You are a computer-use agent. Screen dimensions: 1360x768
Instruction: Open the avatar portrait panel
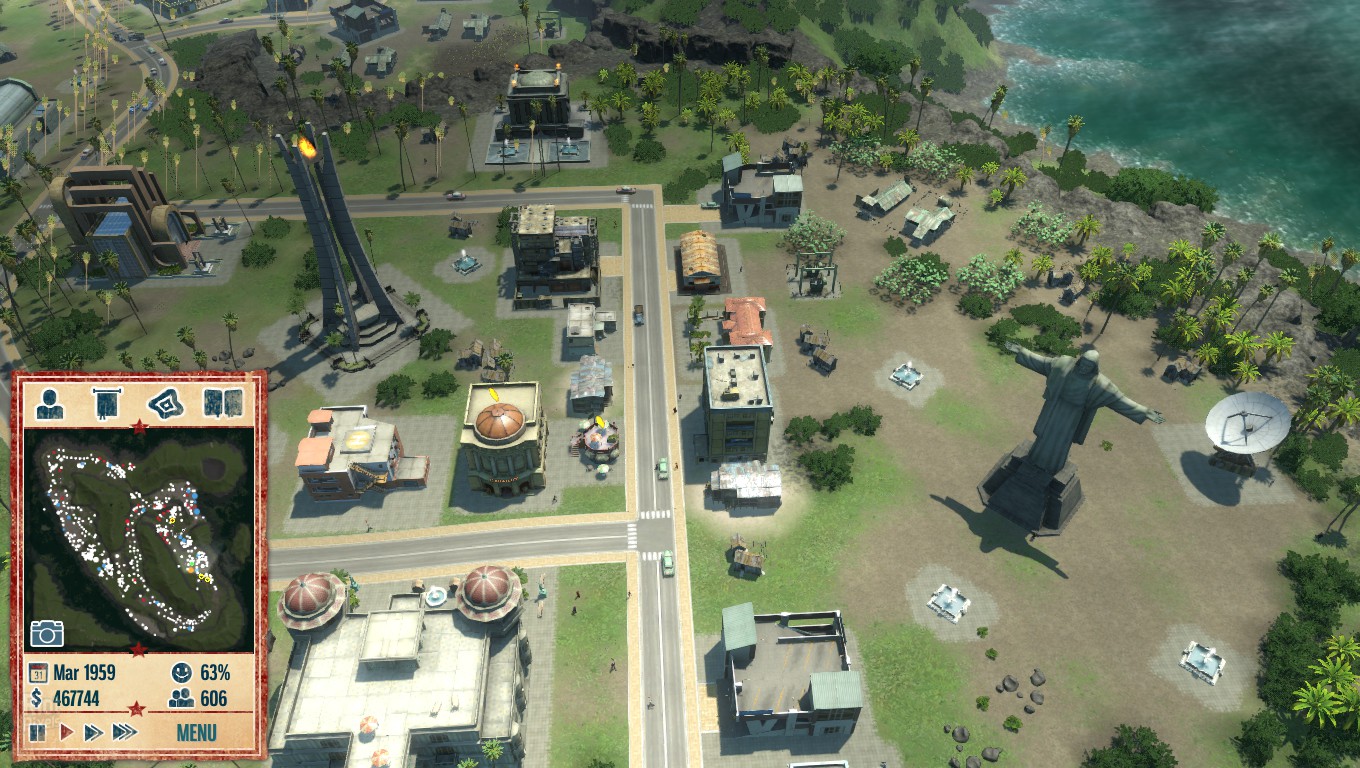coord(51,402)
